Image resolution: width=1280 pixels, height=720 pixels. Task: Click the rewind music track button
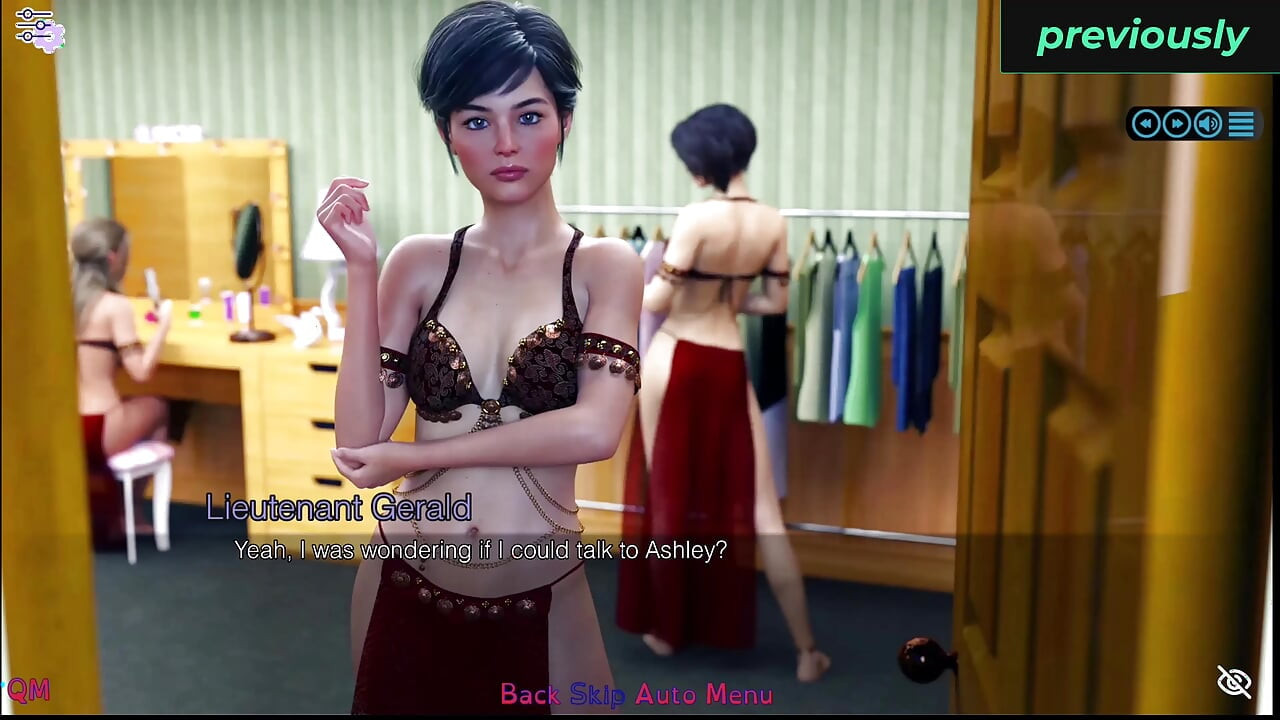(1146, 123)
